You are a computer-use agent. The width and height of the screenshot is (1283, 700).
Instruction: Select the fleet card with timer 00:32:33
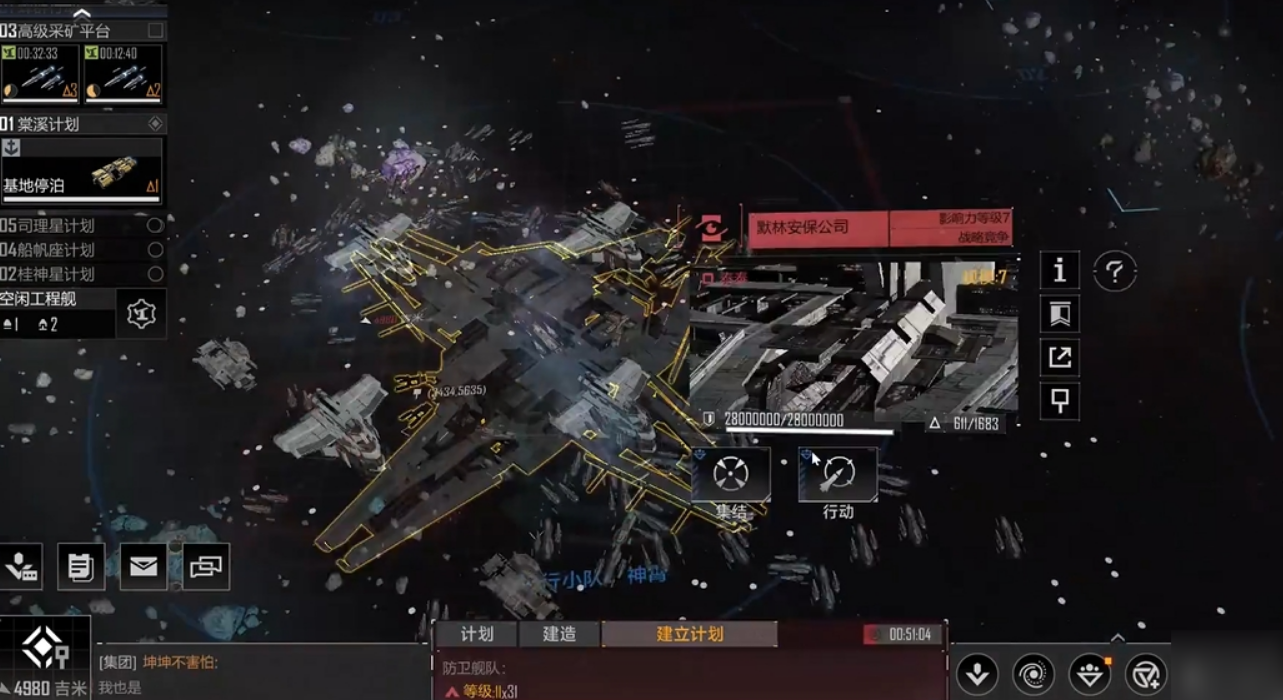(40, 74)
